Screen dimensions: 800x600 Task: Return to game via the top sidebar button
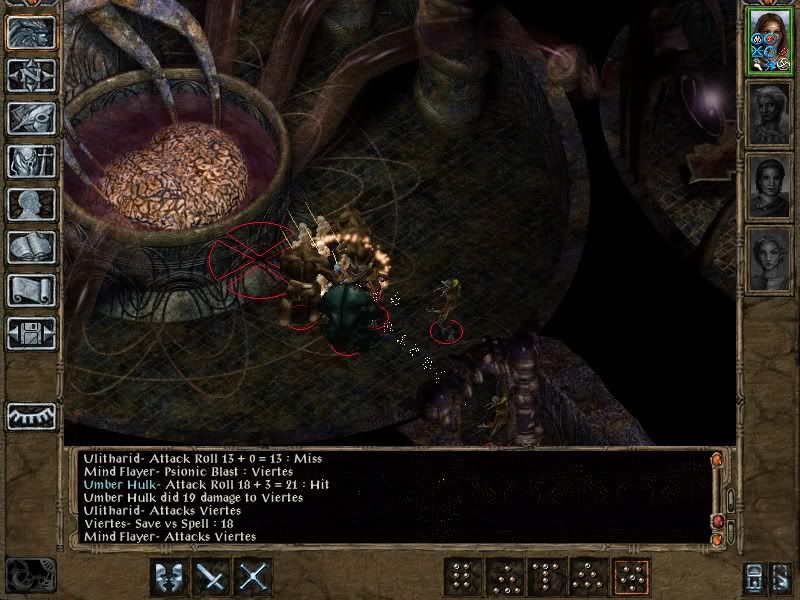(31, 32)
